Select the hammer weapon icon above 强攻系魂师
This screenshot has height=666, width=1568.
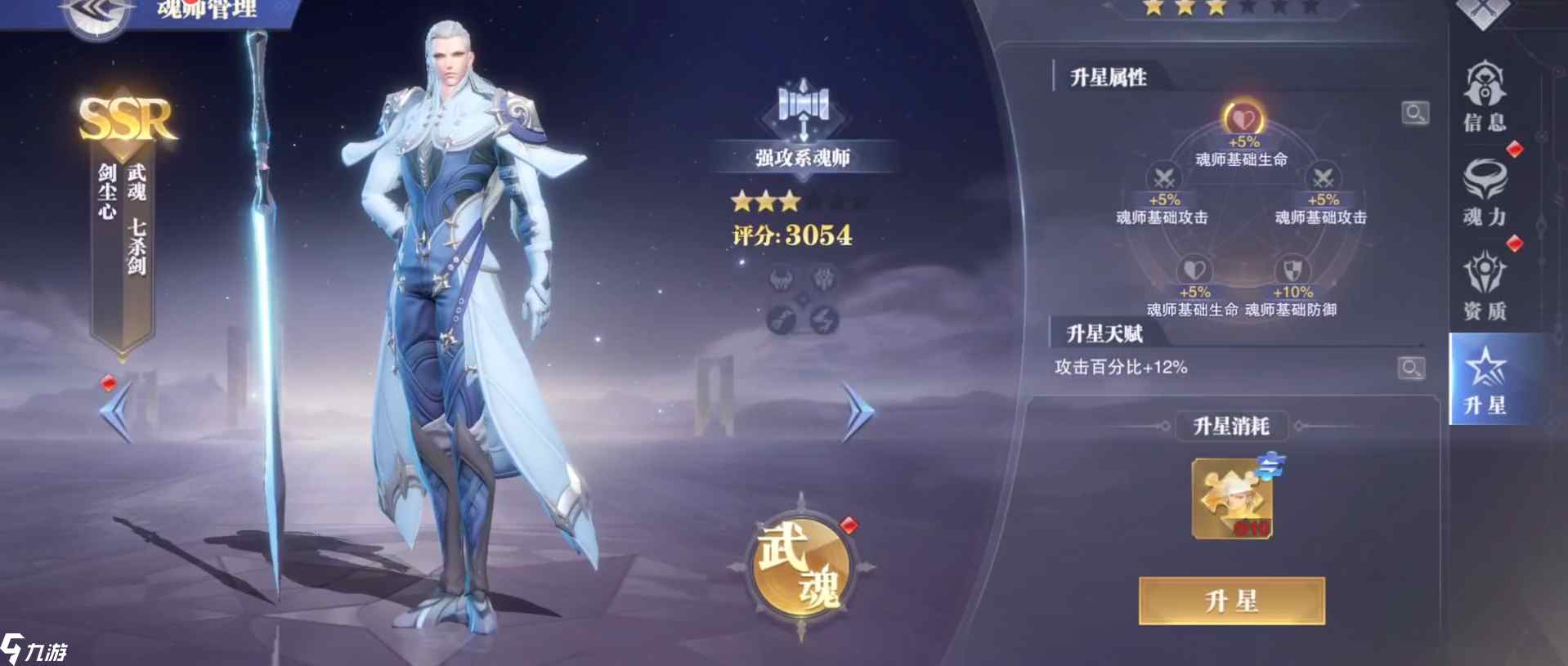[805, 106]
